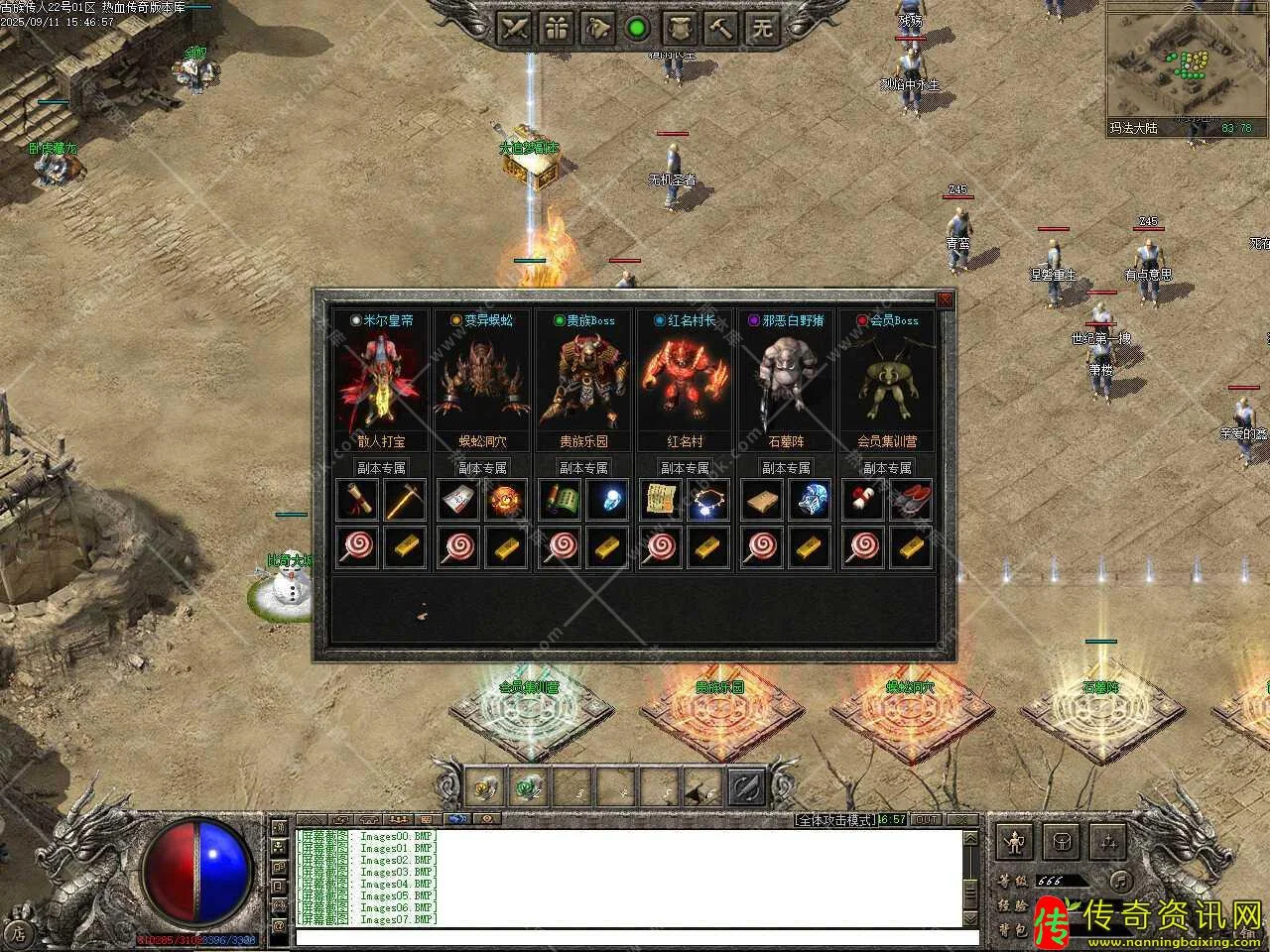Click the hammer forge button
1270x952 pixels.
coord(721,27)
